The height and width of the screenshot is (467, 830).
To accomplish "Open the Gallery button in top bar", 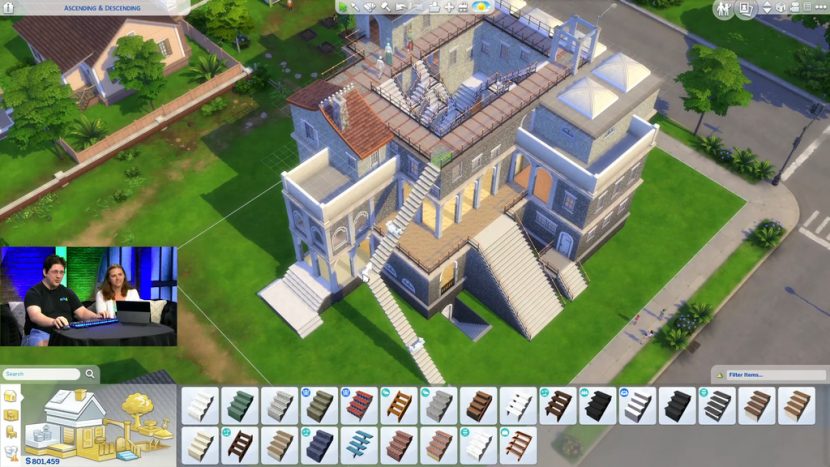I will tap(747, 9).
